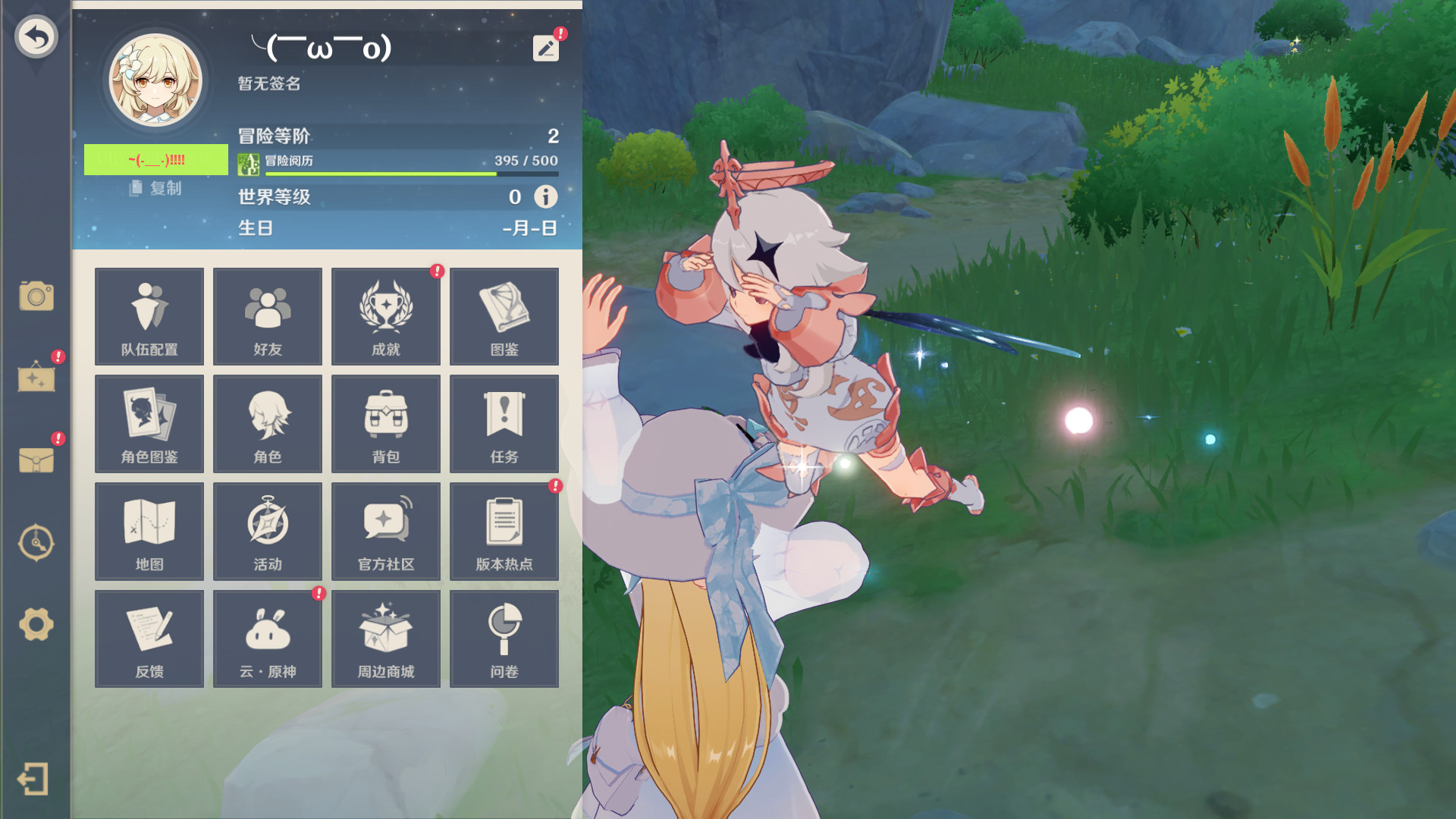Open the 背包 inventory
Image resolution: width=1456 pixels, height=819 pixels.
385,423
